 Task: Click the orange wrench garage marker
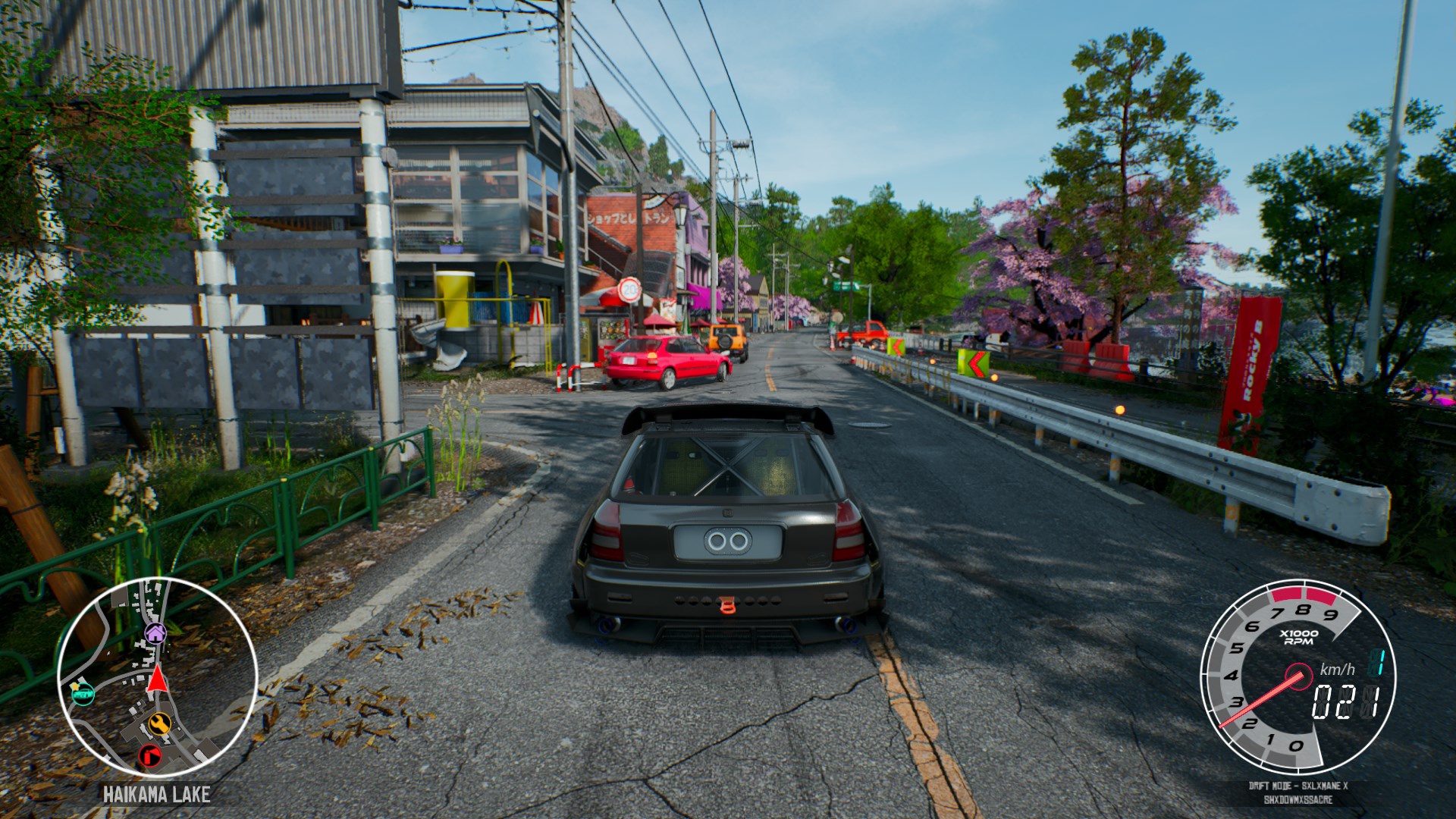pos(159,723)
